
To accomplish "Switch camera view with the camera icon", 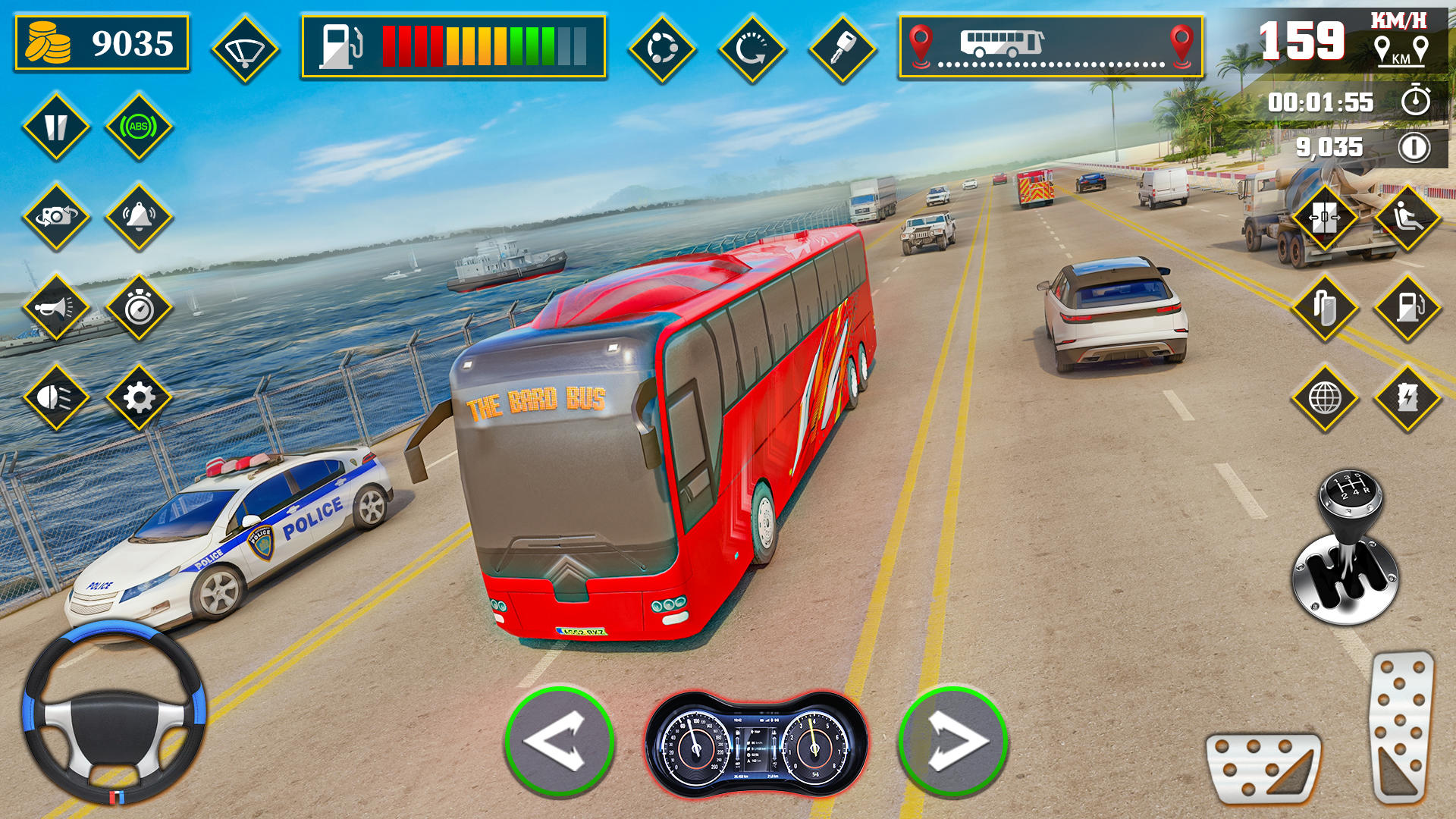I will [56, 217].
